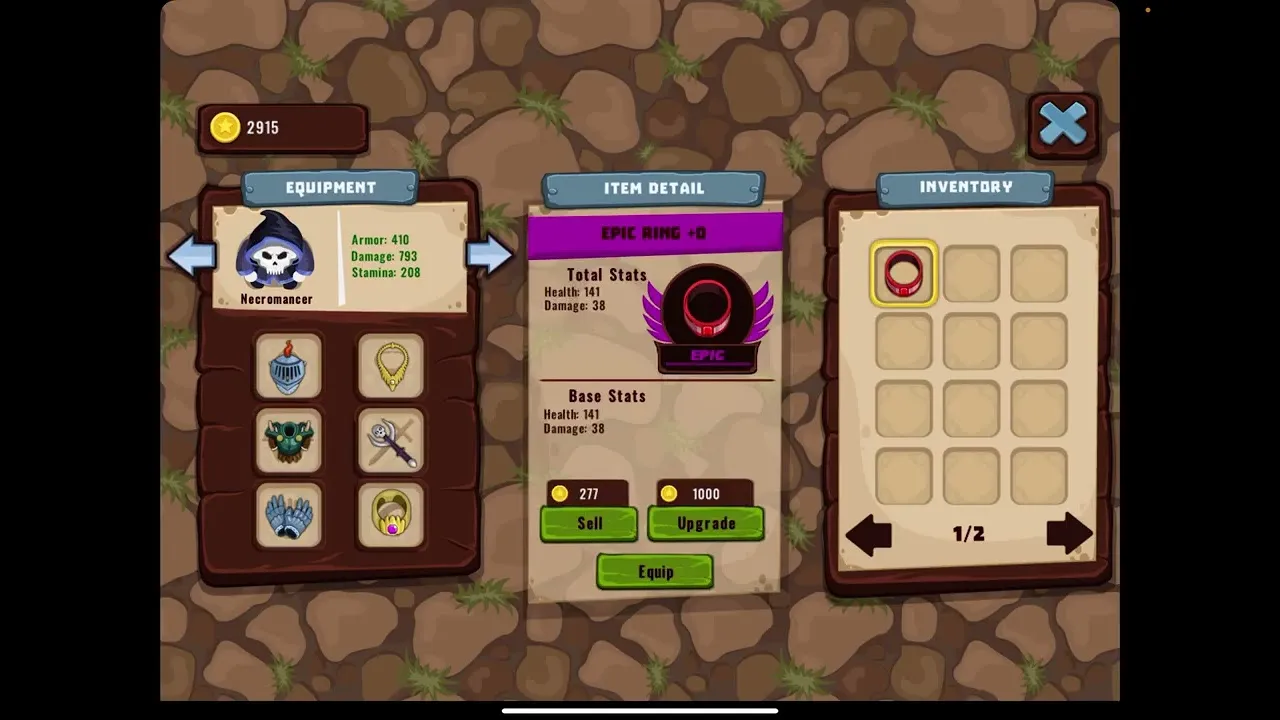The width and height of the screenshot is (1280, 720).
Task: Click the Inventory panel header
Action: [965, 187]
